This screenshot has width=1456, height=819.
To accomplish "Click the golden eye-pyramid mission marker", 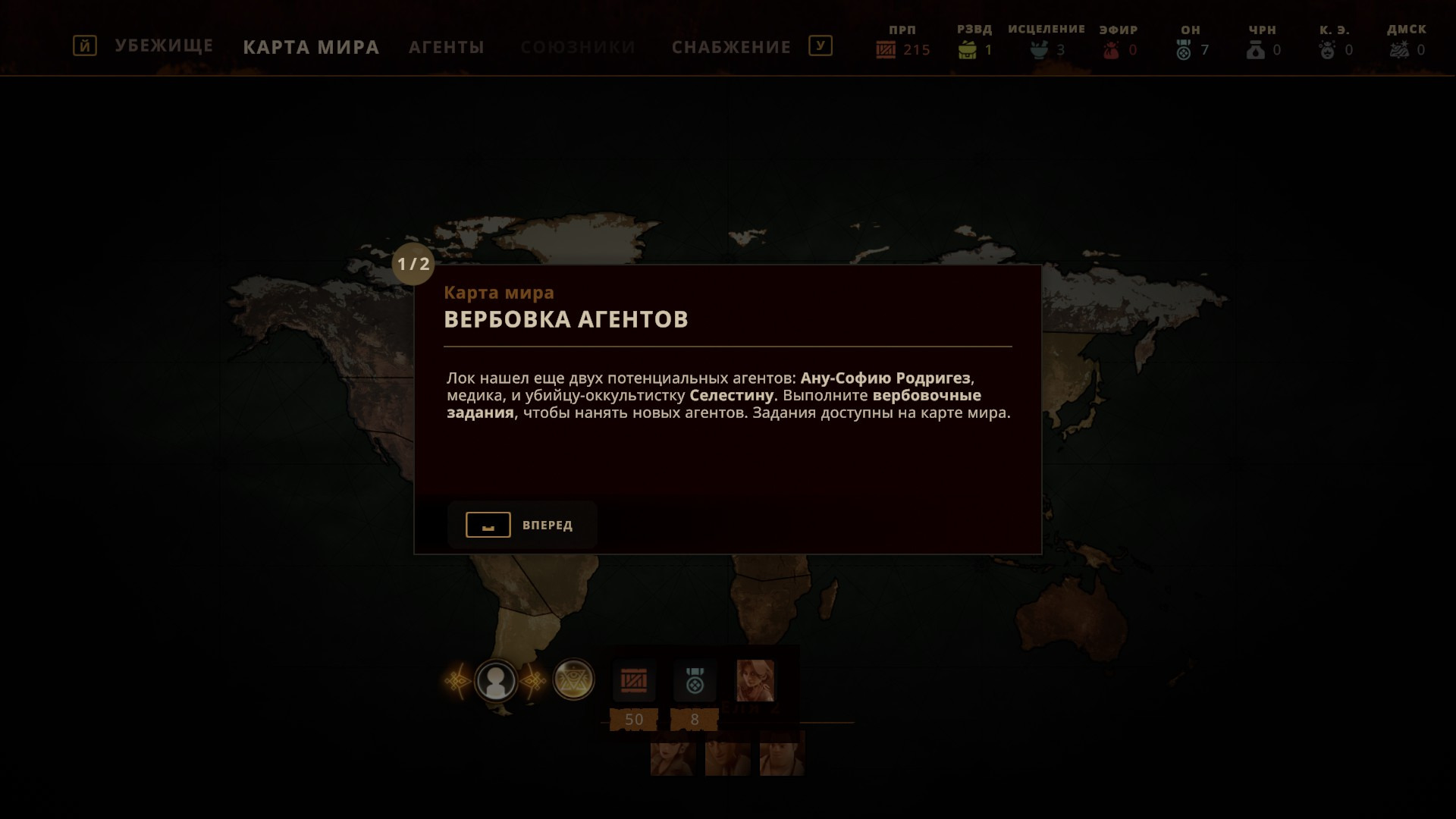I will click(573, 679).
